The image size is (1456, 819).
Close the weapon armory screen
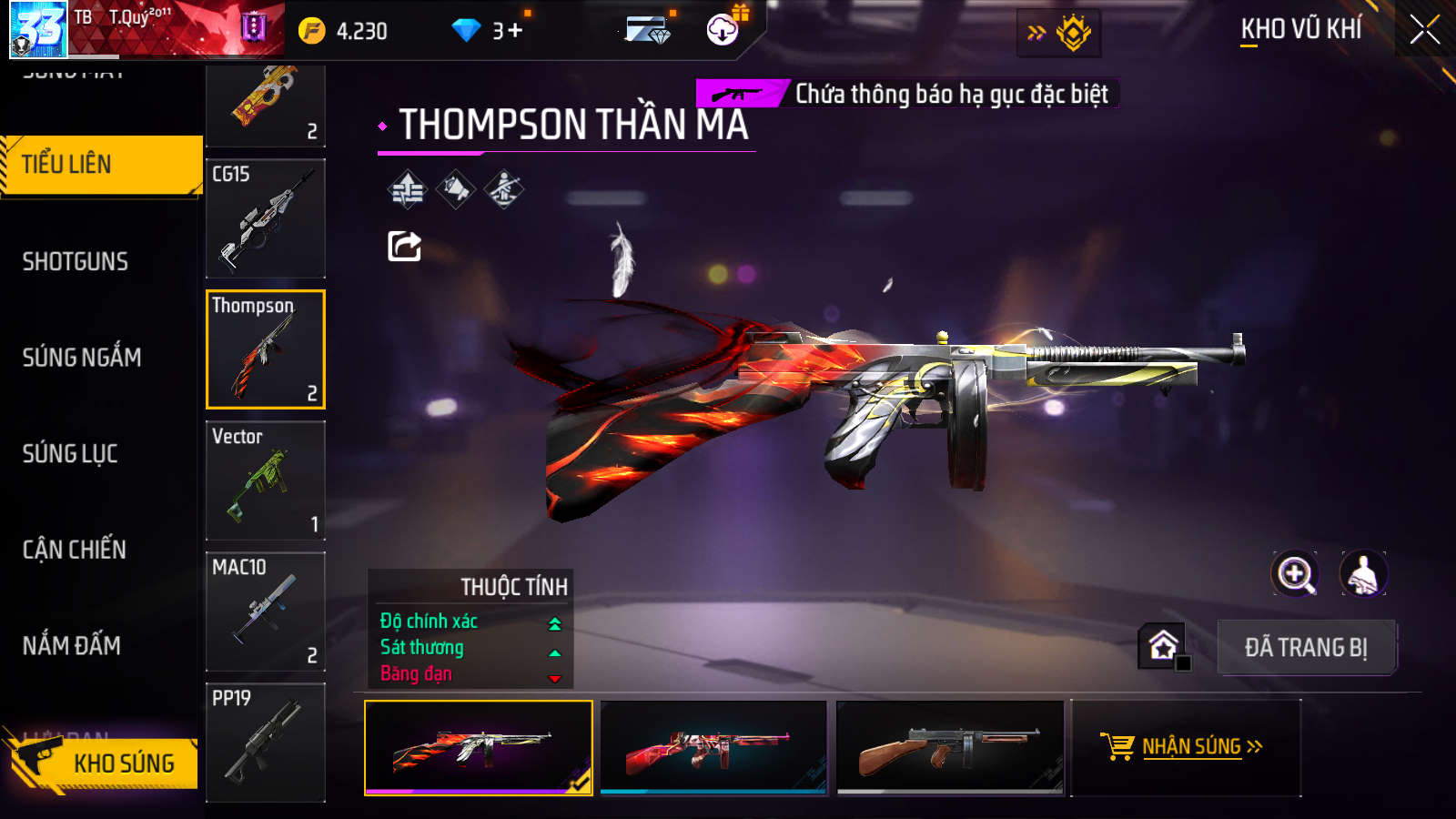pyautogui.click(x=1424, y=30)
